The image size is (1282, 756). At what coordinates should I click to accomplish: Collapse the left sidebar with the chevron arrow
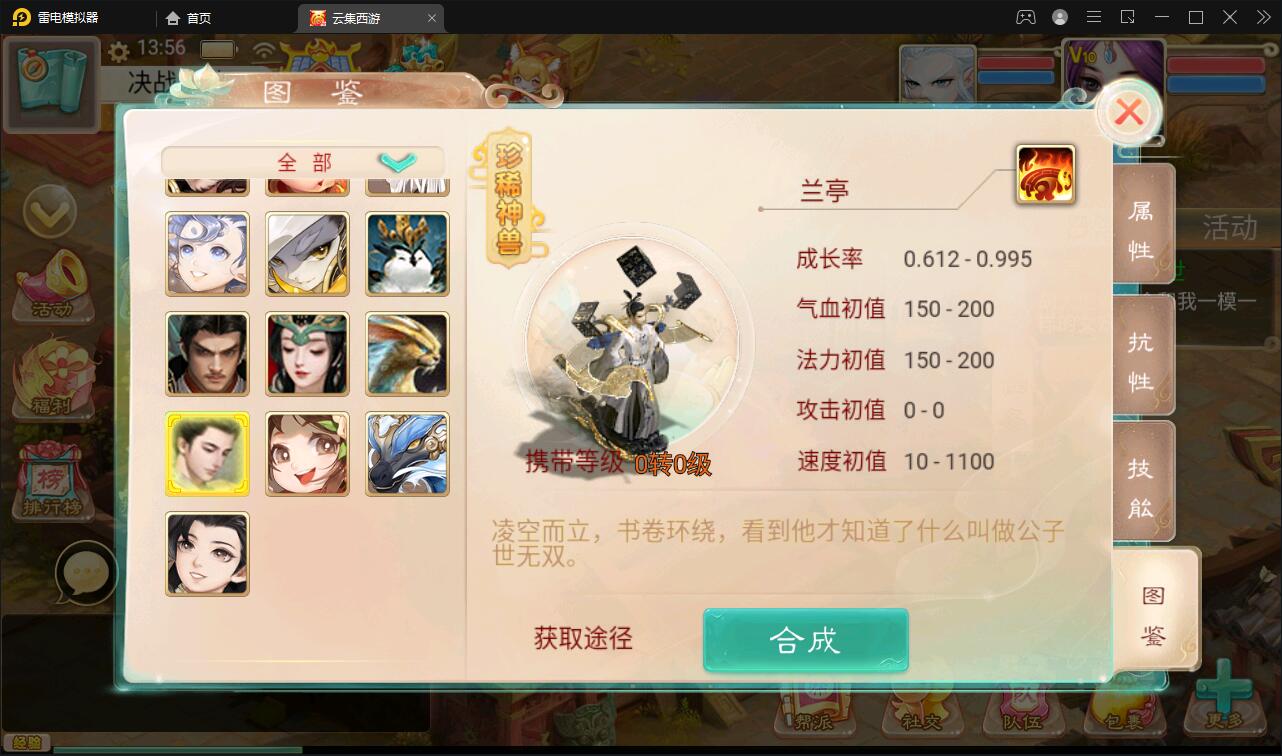(52, 213)
